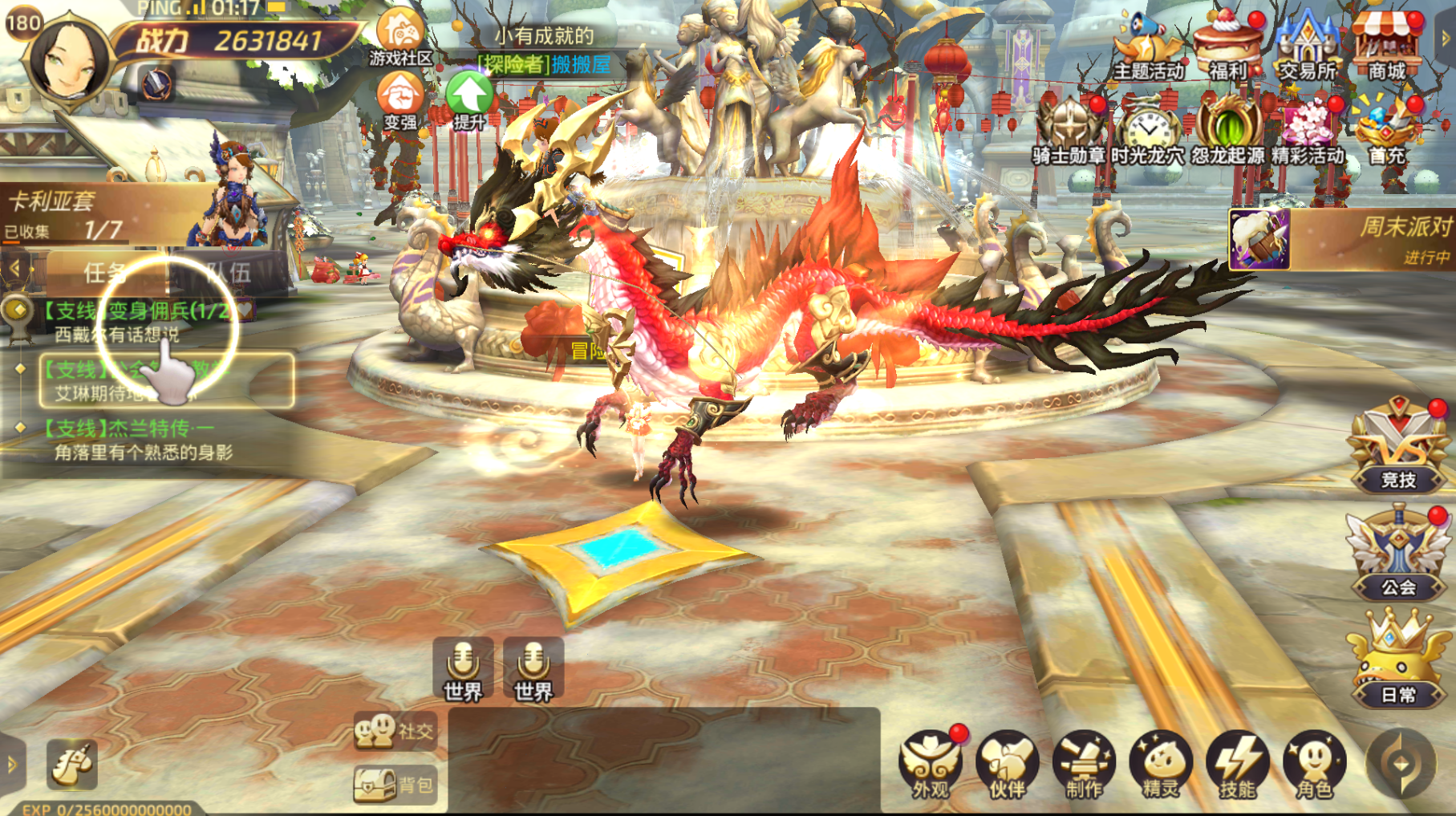Open the 日常 daily activities

point(1398,661)
